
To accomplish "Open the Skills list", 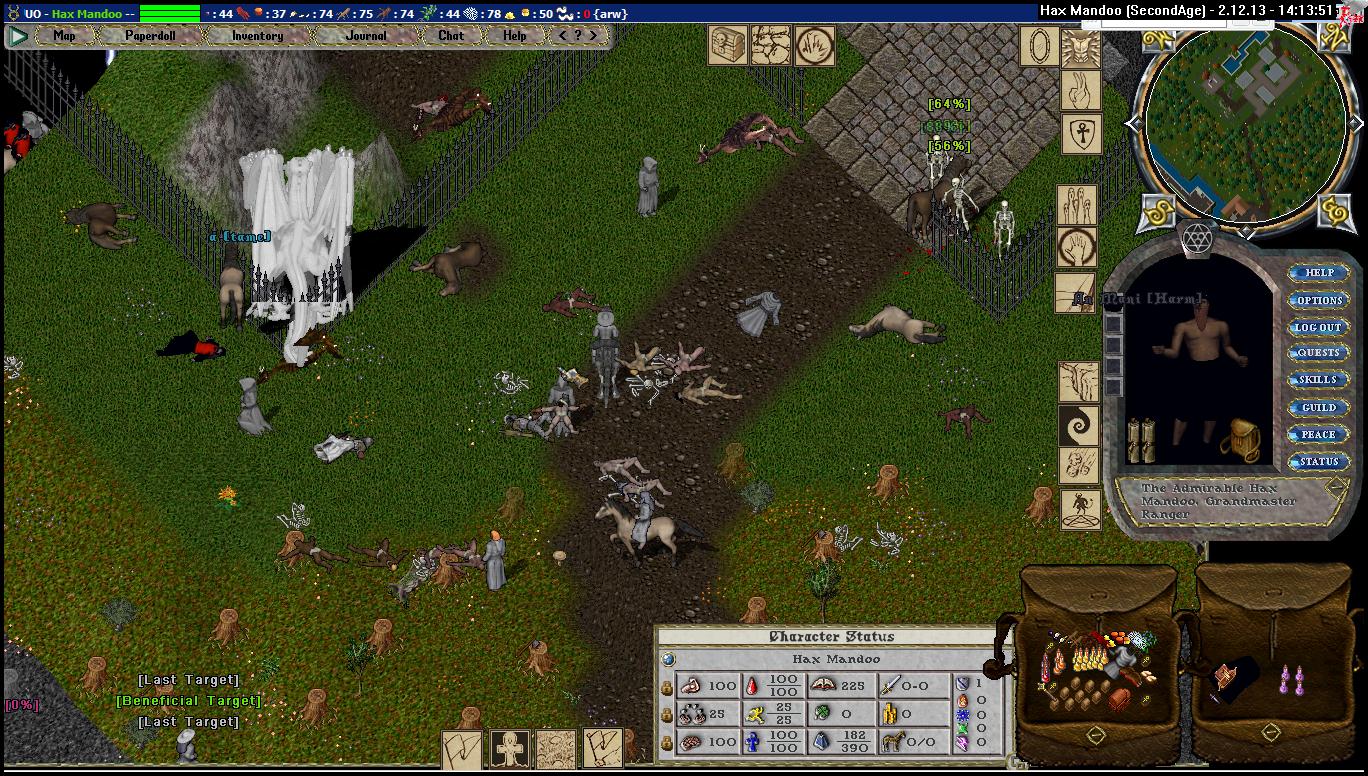I will click(1318, 380).
